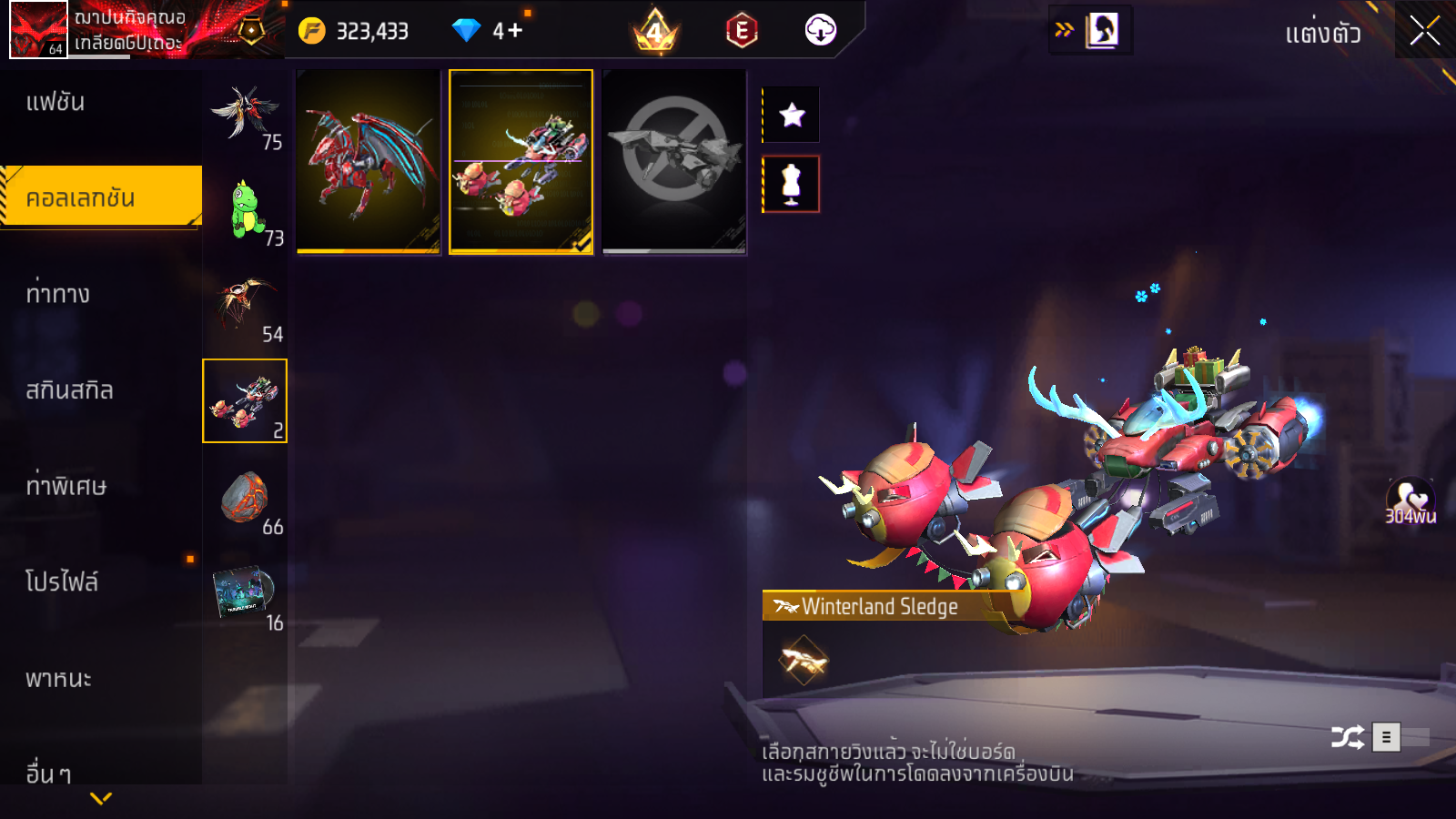The image size is (1456, 819).
Task: Open the star favorites filter
Action: (x=792, y=115)
